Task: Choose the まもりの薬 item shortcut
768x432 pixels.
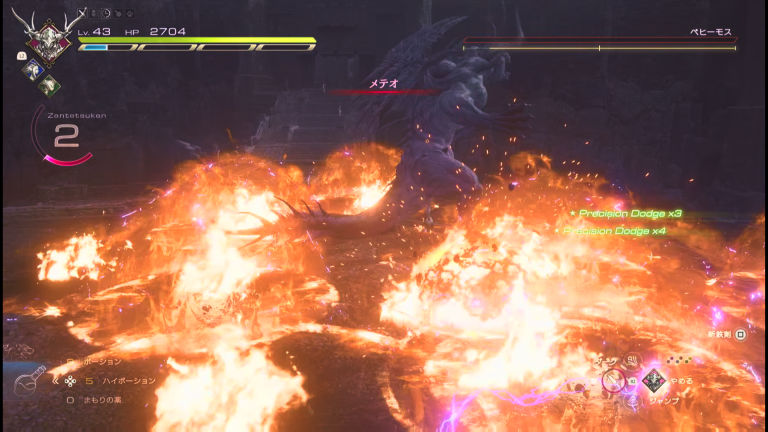Action: click(101, 399)
